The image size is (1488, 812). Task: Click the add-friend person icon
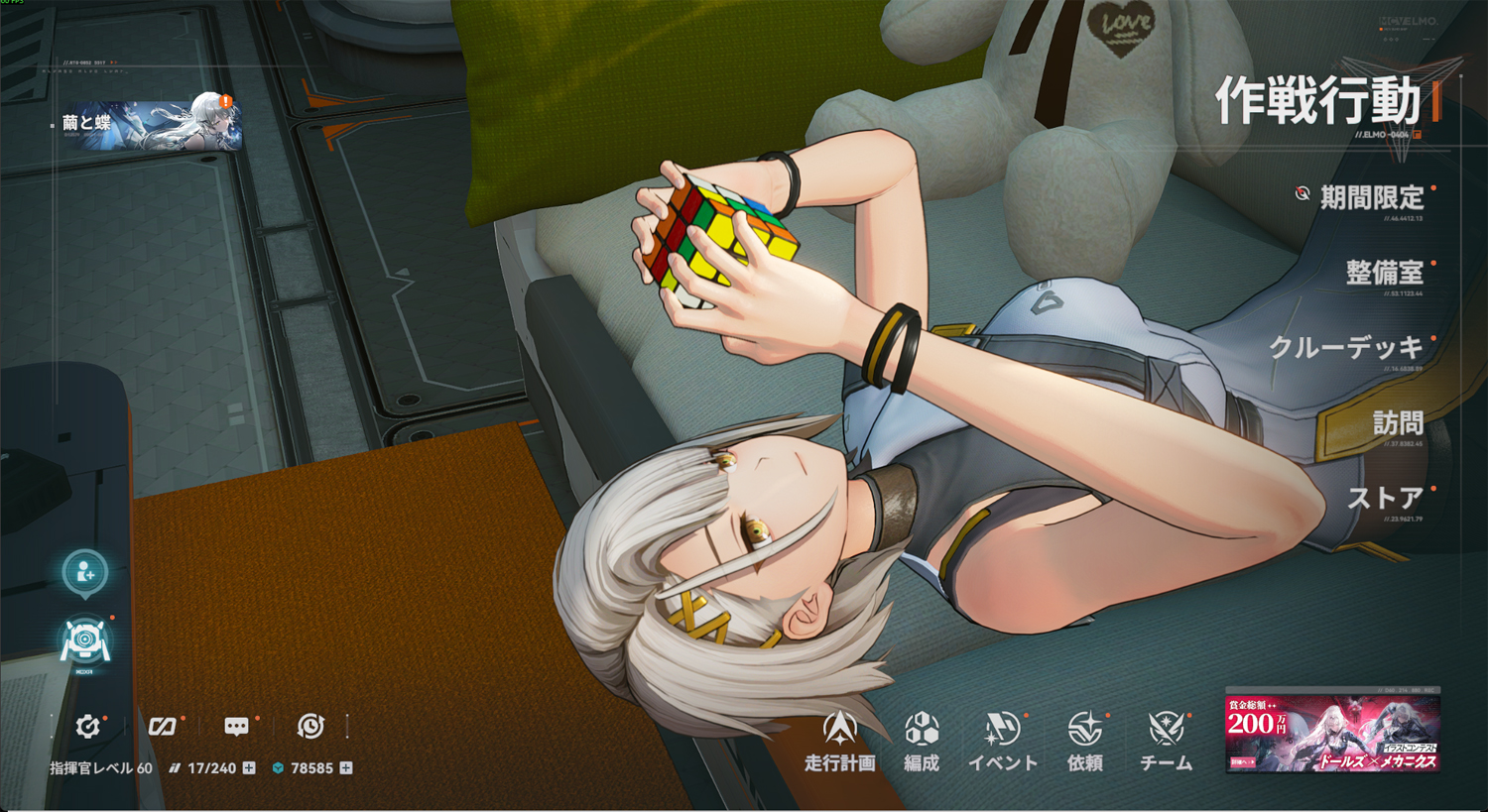85,573
